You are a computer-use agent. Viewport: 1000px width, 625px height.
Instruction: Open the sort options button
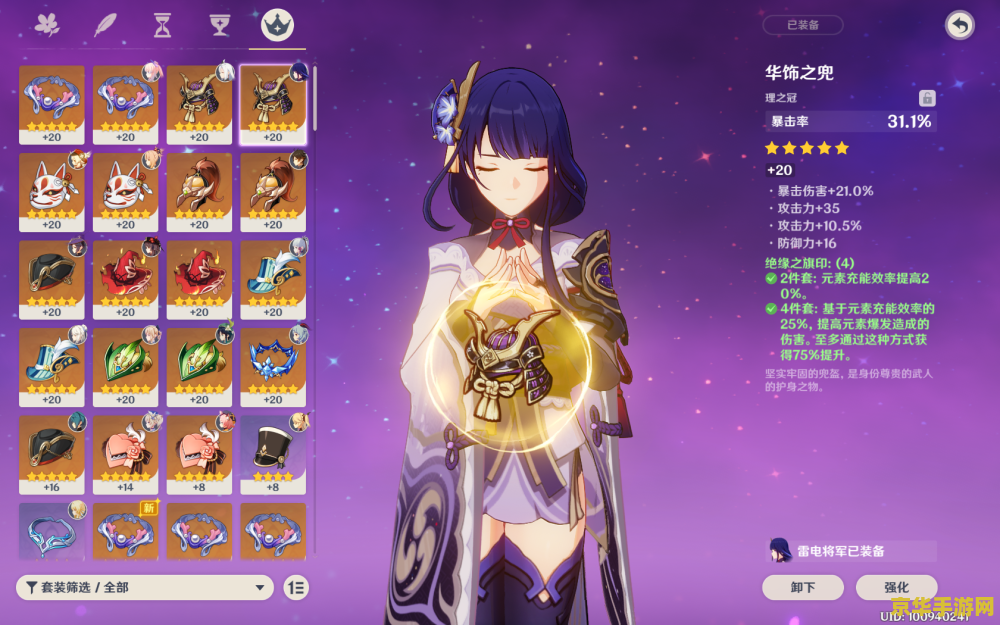coord(295,587)
